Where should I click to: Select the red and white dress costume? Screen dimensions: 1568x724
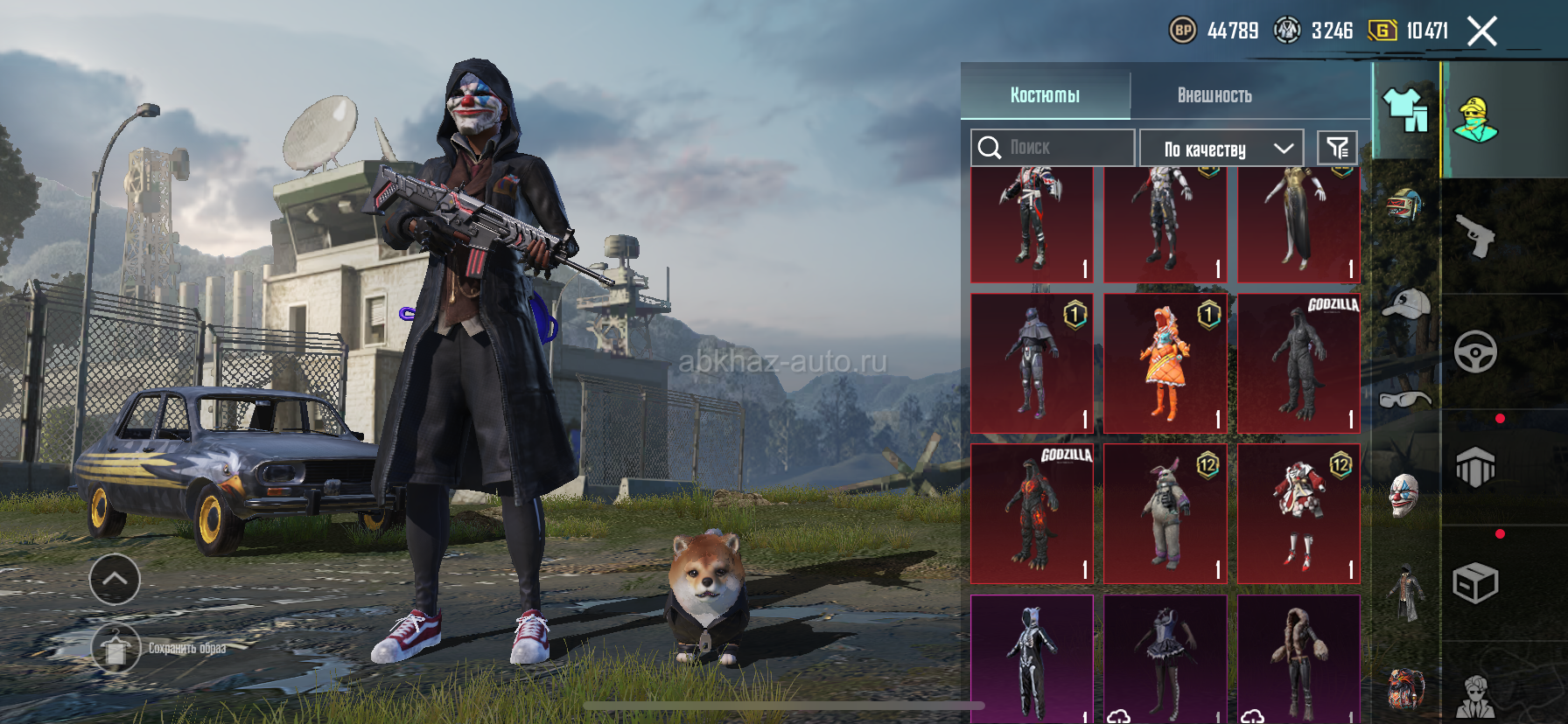click(1298, 513)
